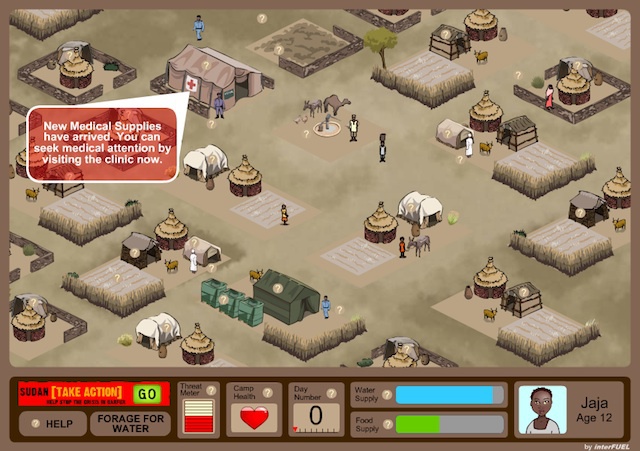Choose Forage for Water
Screen dimensions: 640x451
tap(130, 423)
